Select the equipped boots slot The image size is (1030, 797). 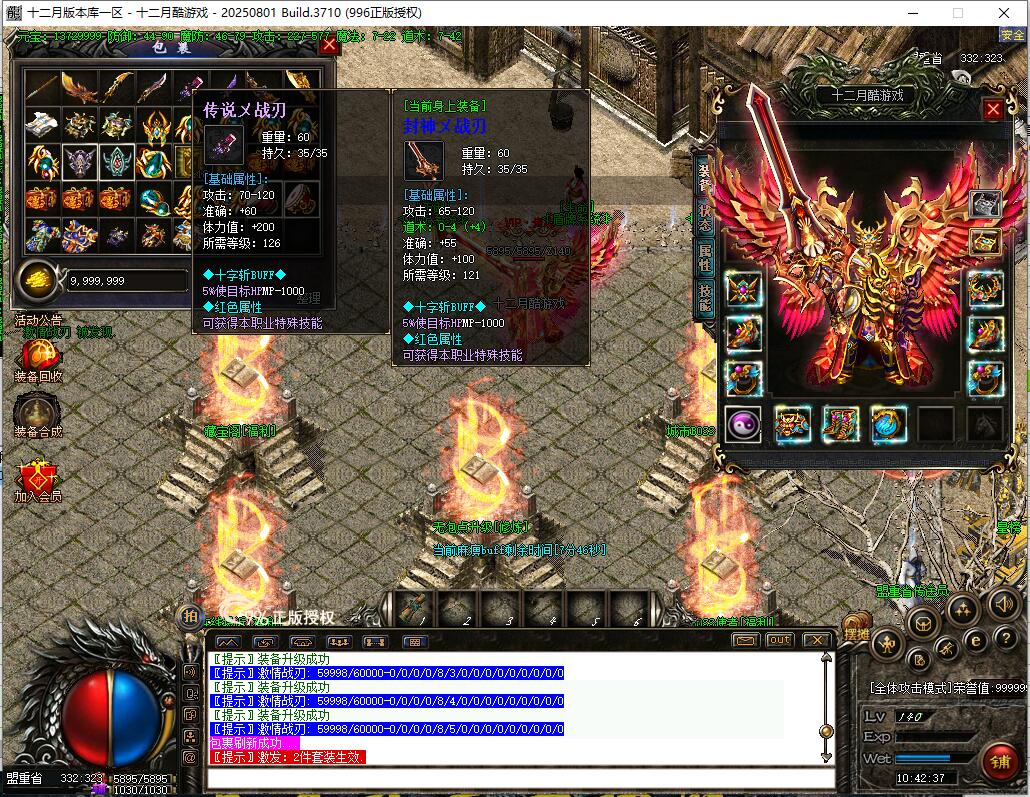click(x=840, y=424)
